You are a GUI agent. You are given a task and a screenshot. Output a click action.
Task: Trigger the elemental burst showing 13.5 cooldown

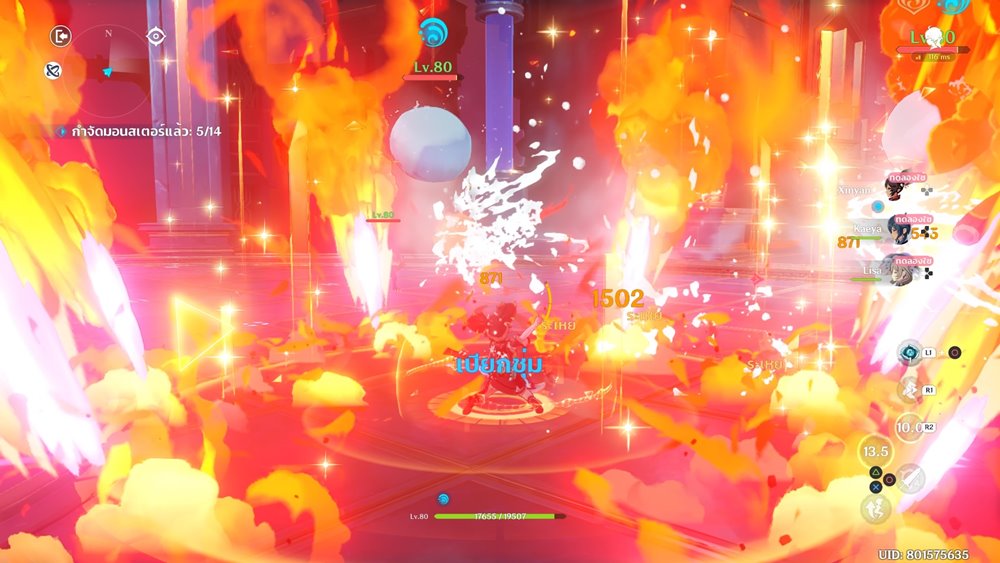[874, 451]
